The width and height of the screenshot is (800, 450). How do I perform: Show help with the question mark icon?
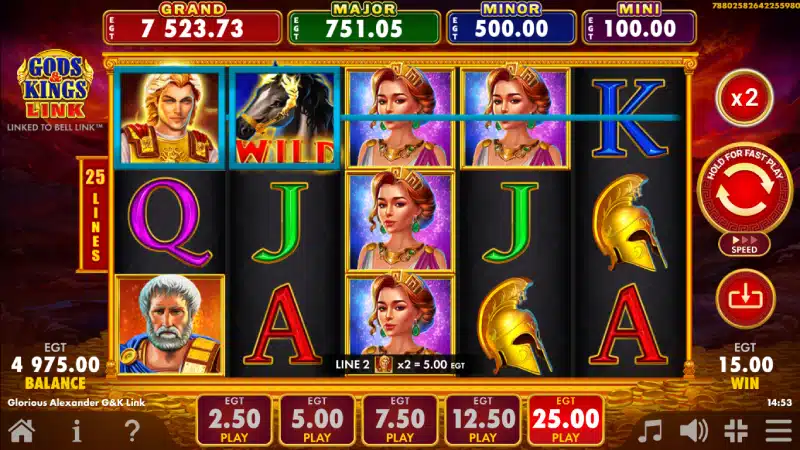132,431
